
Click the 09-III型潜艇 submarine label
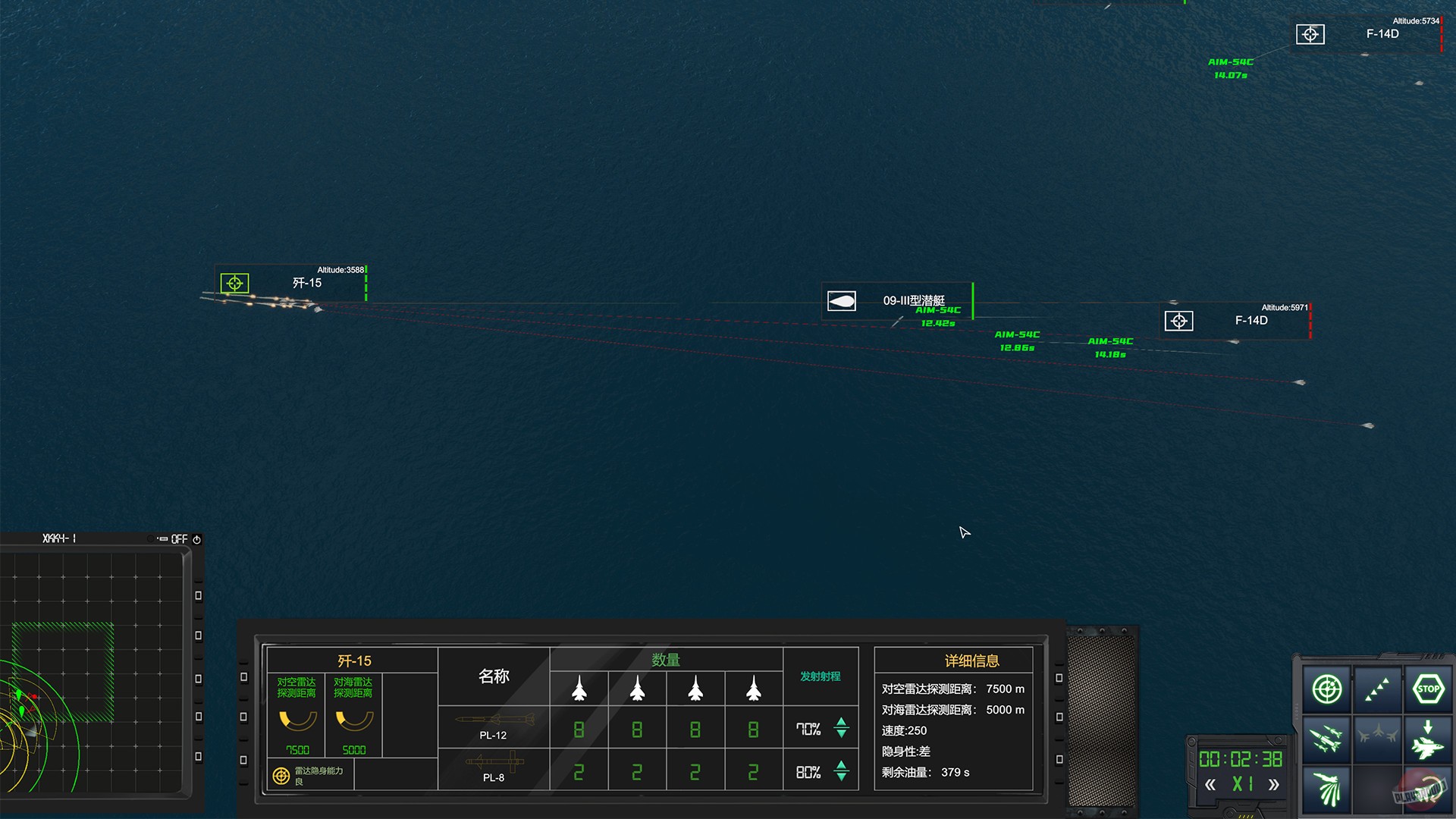(x=913, y=300)
